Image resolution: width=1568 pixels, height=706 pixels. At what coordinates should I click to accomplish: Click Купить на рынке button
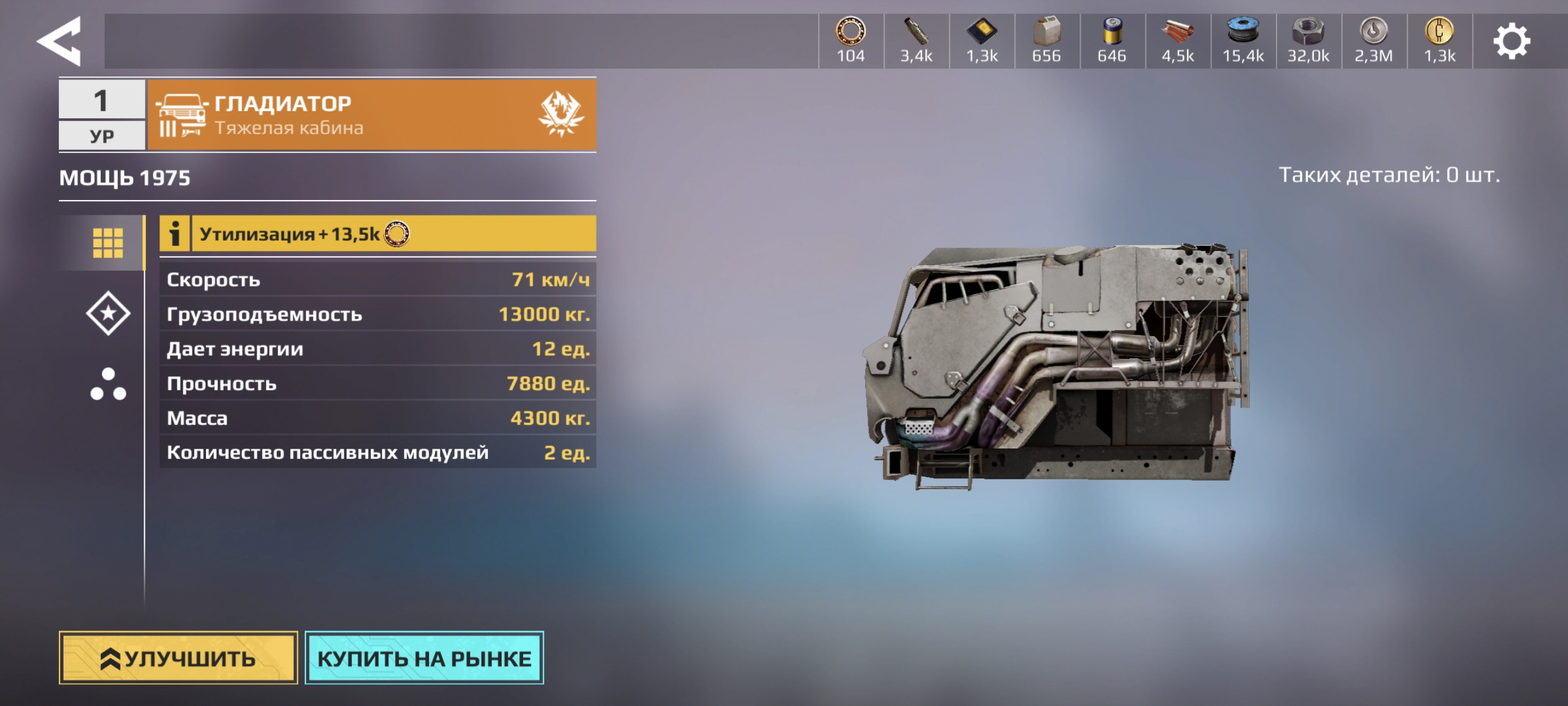click(x=424, y=657)
